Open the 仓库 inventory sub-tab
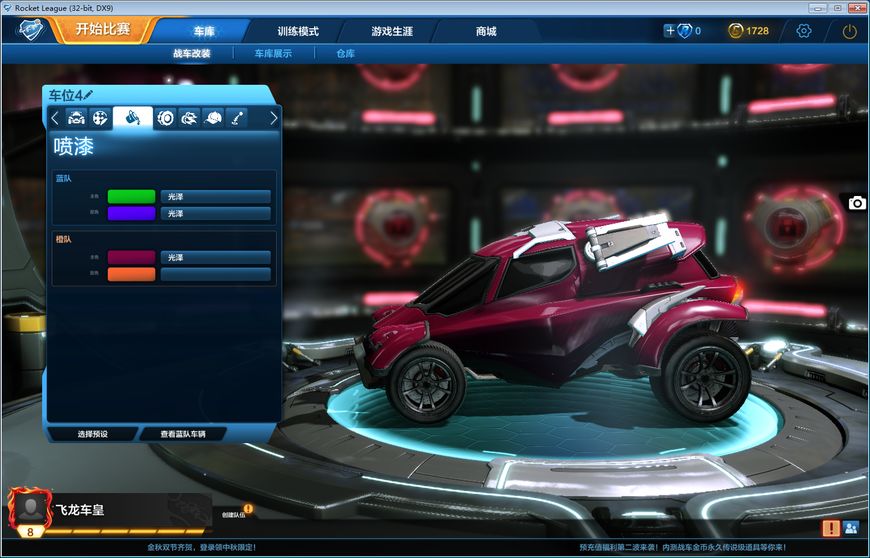Viewport: 870px width, 558px height. coord(345,53)
